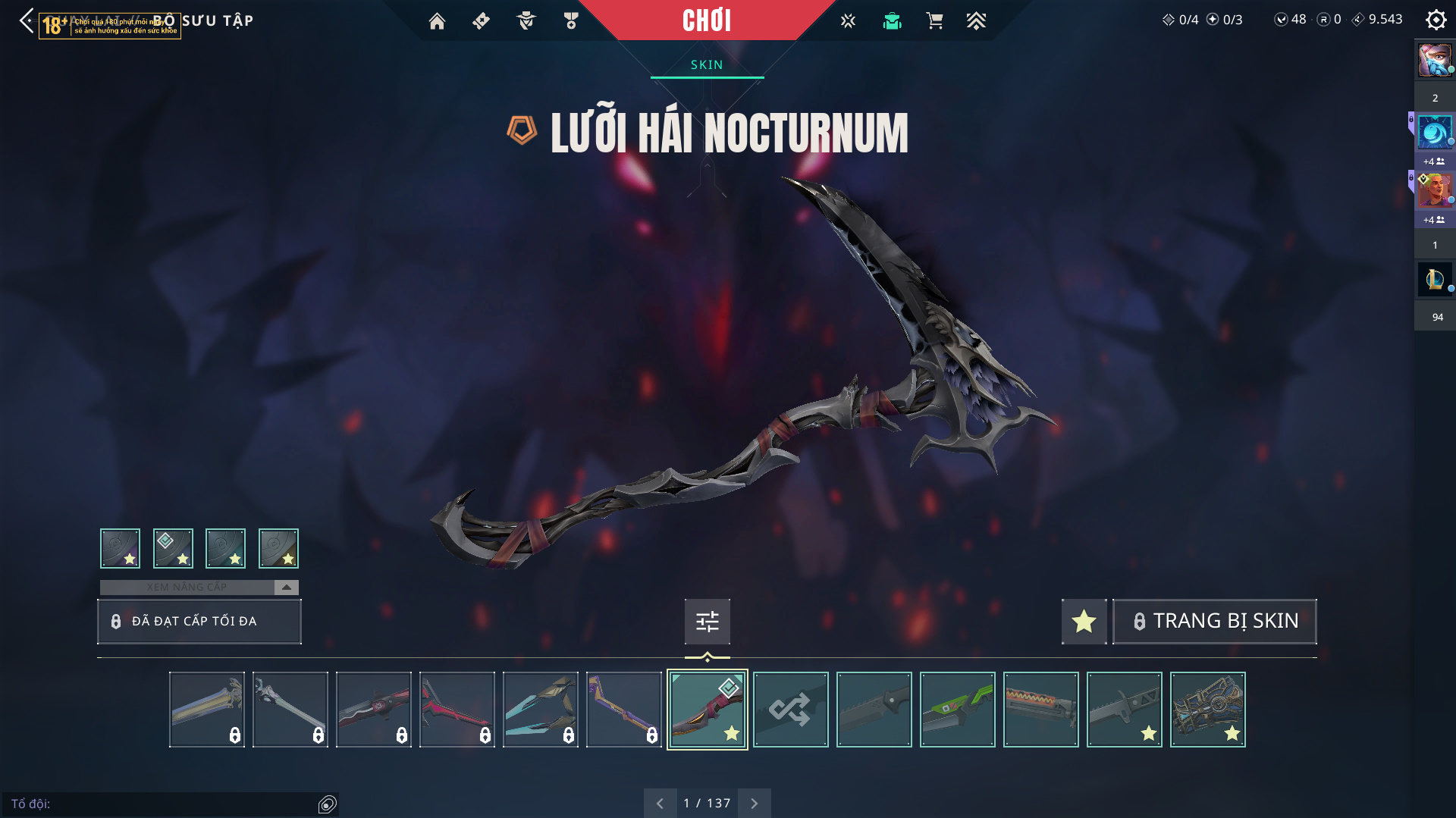Pick the twin cyan blades skin
1456x818 pixels.
pyautogui.click(x=540, y=710)
